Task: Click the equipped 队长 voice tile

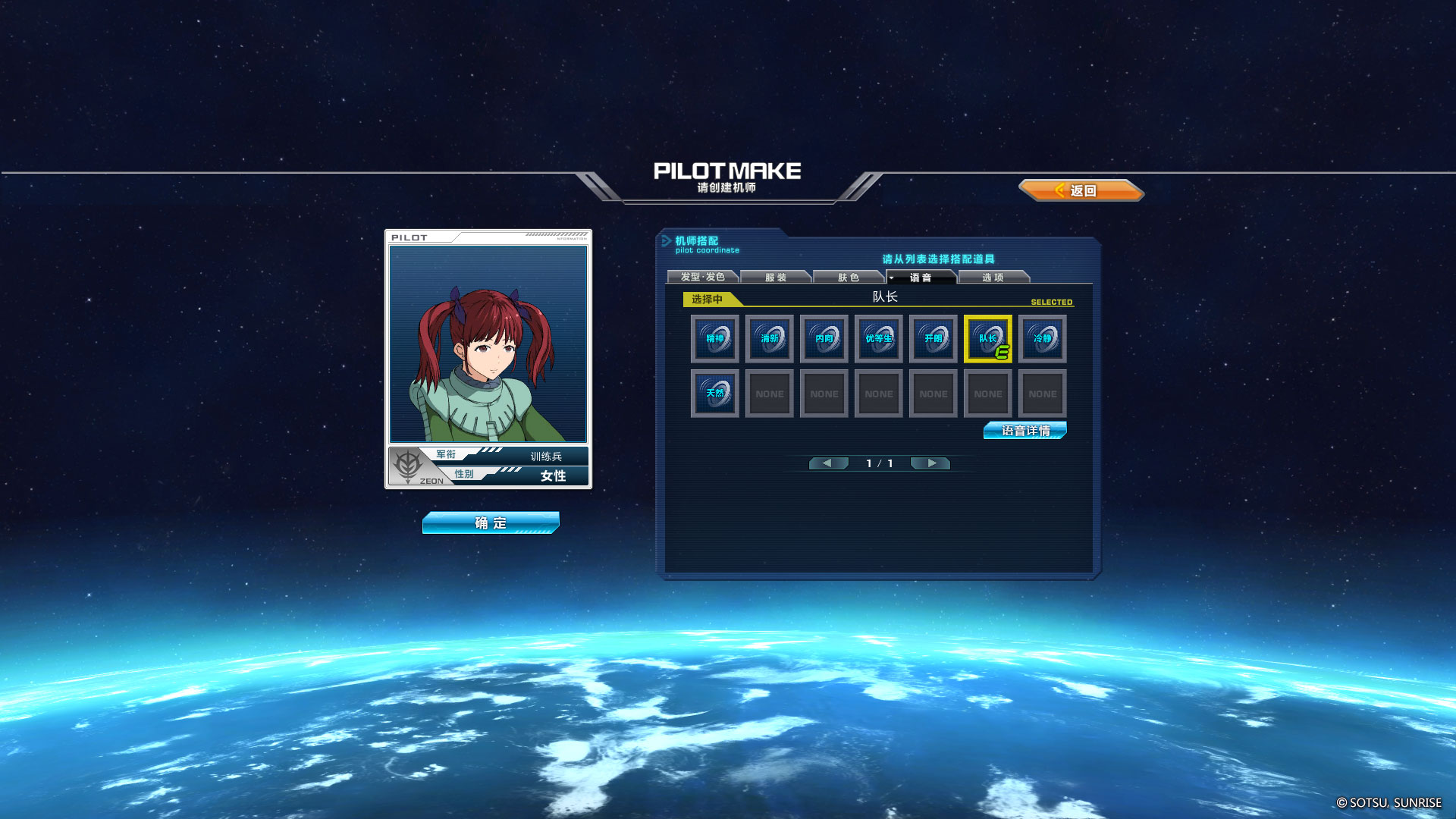Action: tap(988, 339)
